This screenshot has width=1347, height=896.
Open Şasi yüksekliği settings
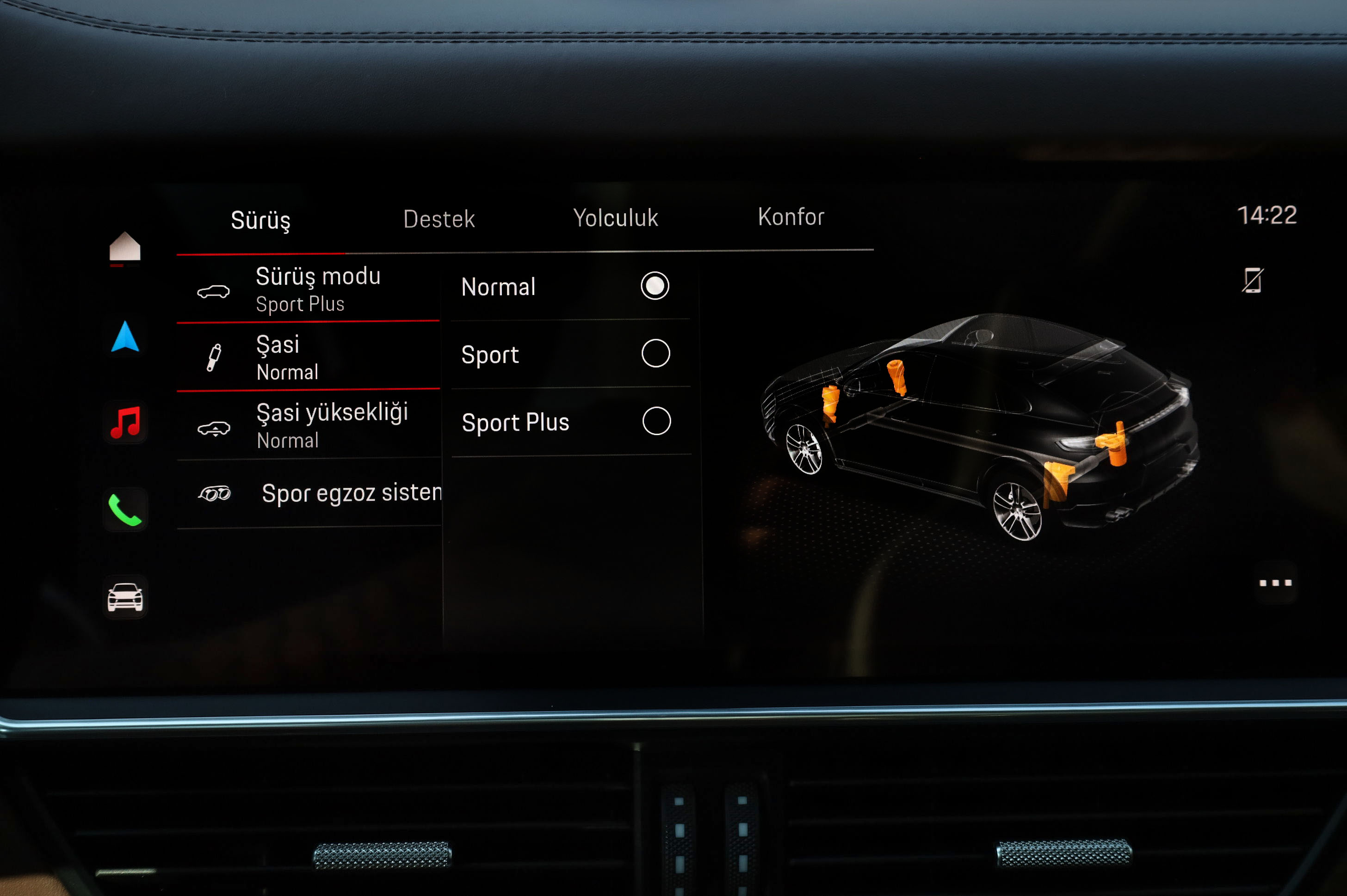[x=309, y=426]
